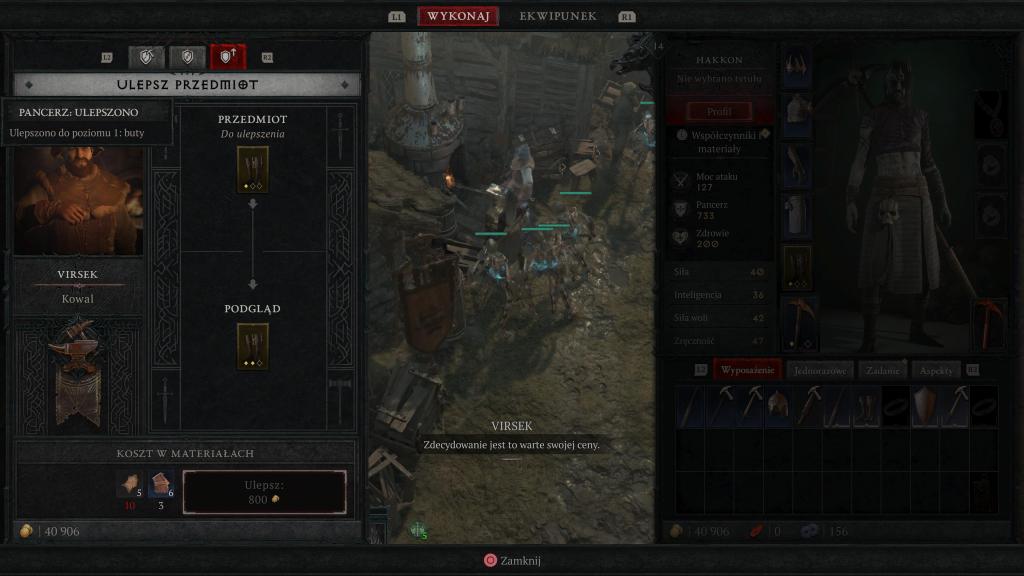Select the Aspekty inventory tab
The width and height of the screenshot is (1024, 576).
pos(936,370)
